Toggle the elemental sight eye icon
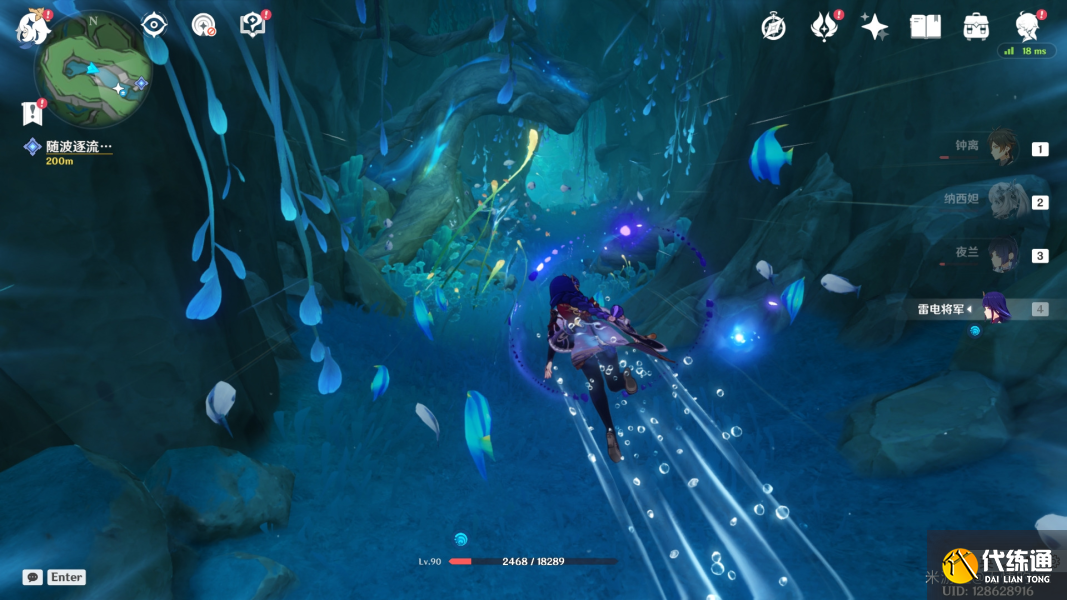This screenshot has width=1067, height=600. pos(154,25)
